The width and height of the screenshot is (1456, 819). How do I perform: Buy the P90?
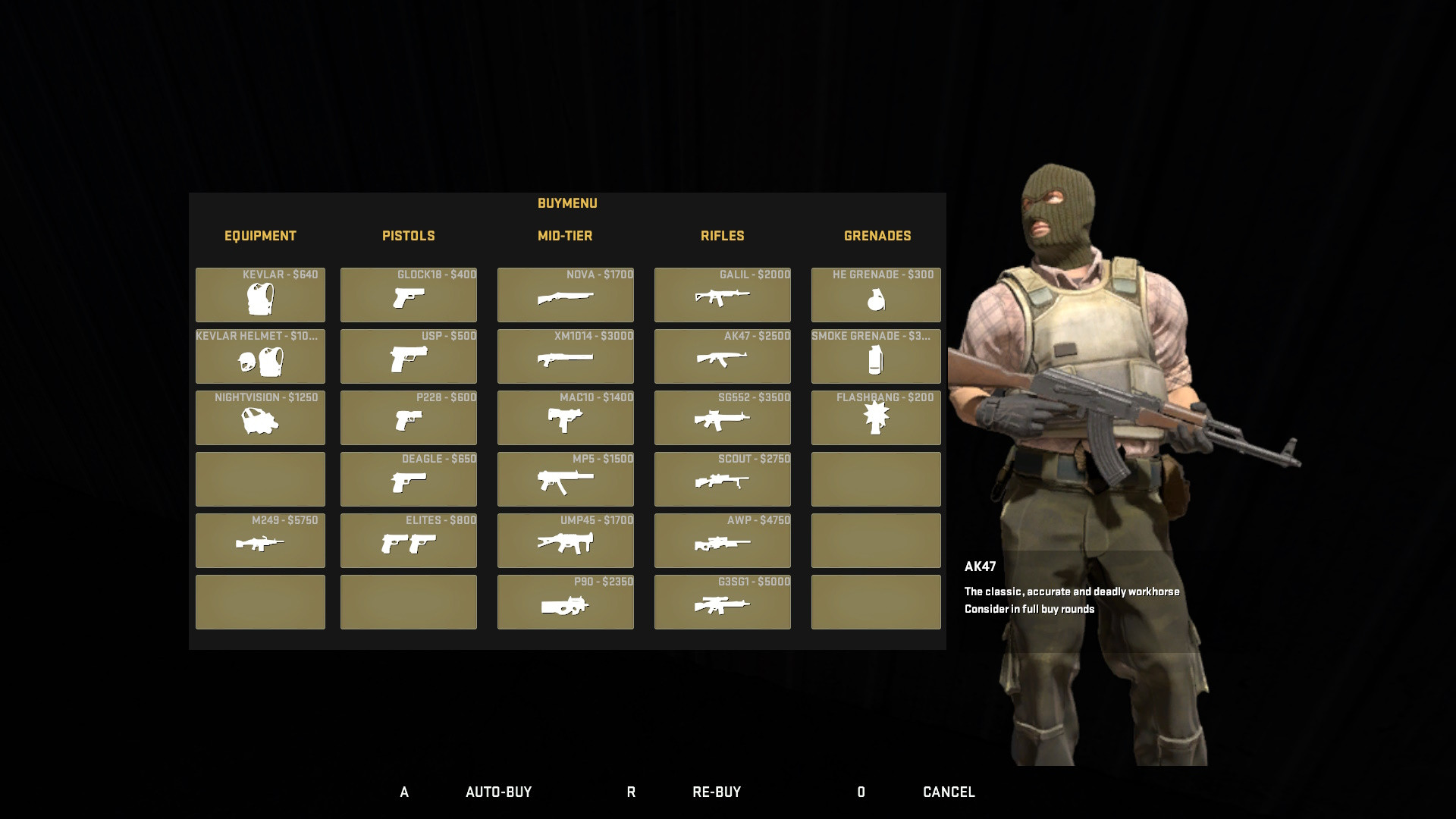pyautogui.click(x=565, y=602)
